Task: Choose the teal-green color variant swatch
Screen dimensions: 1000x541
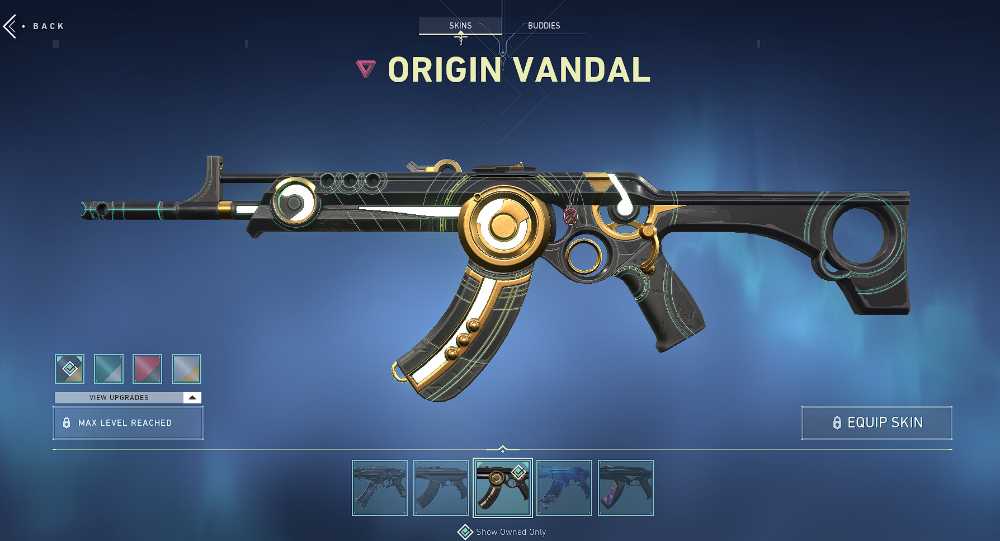Action: pyautogui.click(x=108, y=369)
